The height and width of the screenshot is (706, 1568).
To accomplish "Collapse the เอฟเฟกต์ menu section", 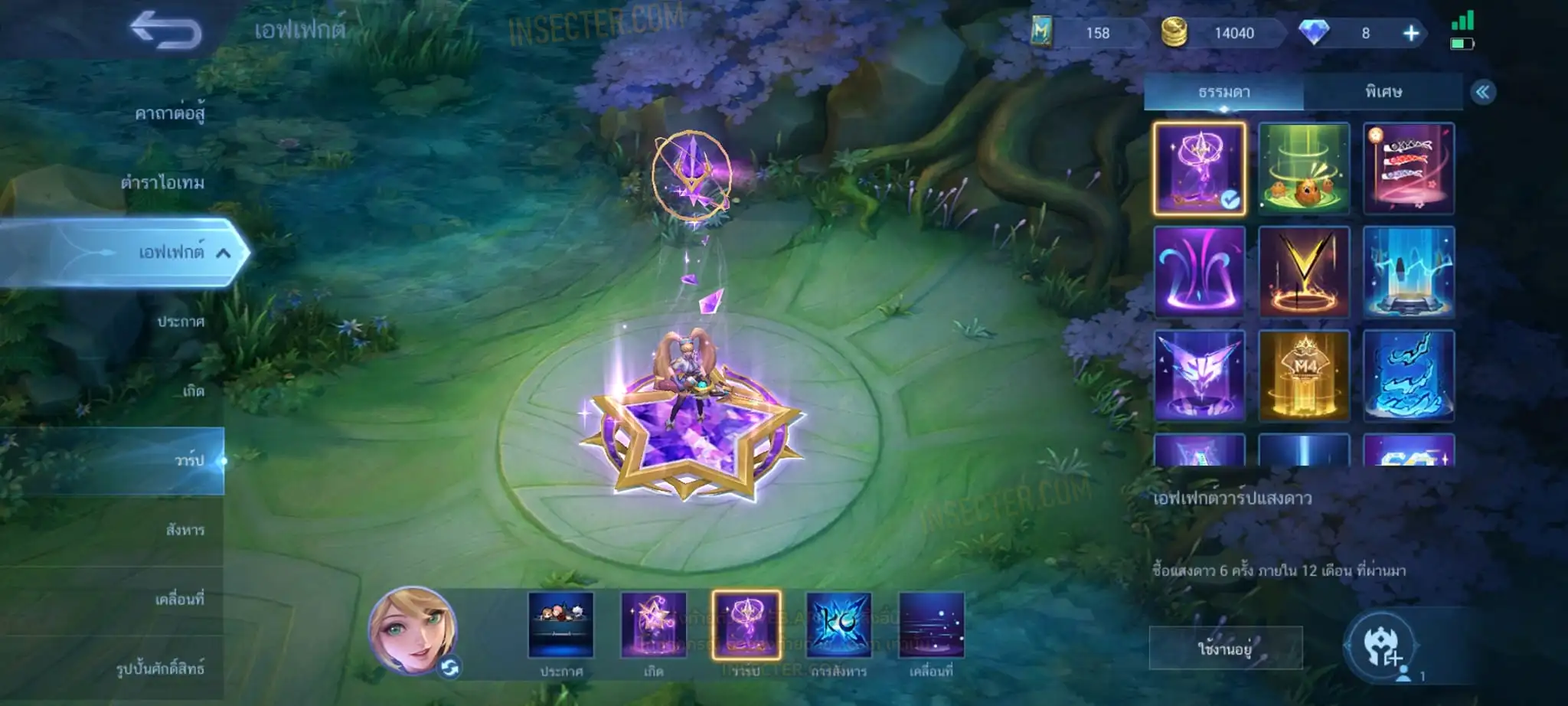I will 223,253.
